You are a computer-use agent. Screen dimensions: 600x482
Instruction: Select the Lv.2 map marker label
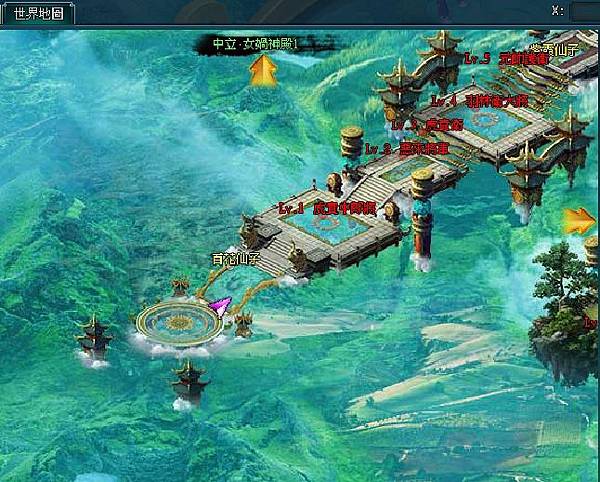click(x=407, y=149)
